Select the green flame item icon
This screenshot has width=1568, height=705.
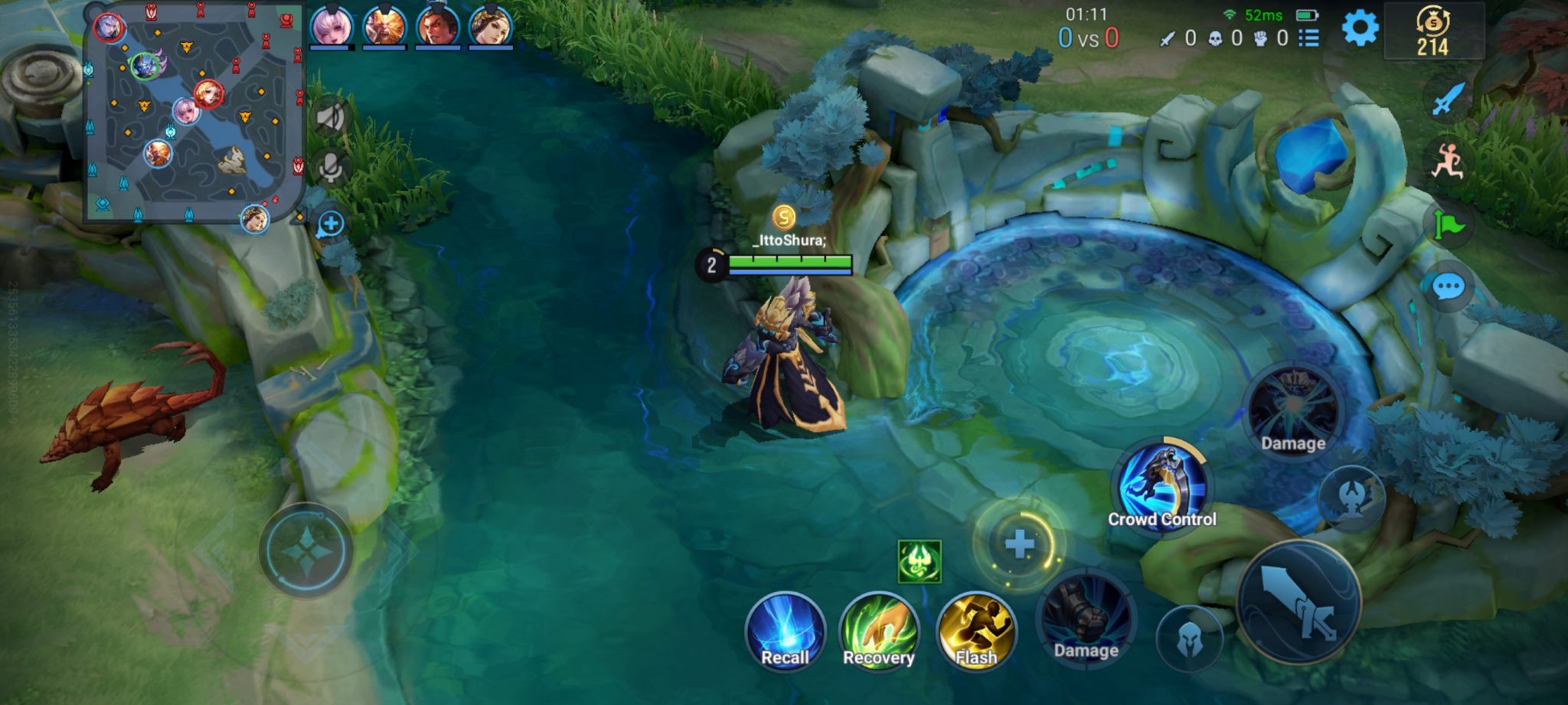[x=919, y=561]
